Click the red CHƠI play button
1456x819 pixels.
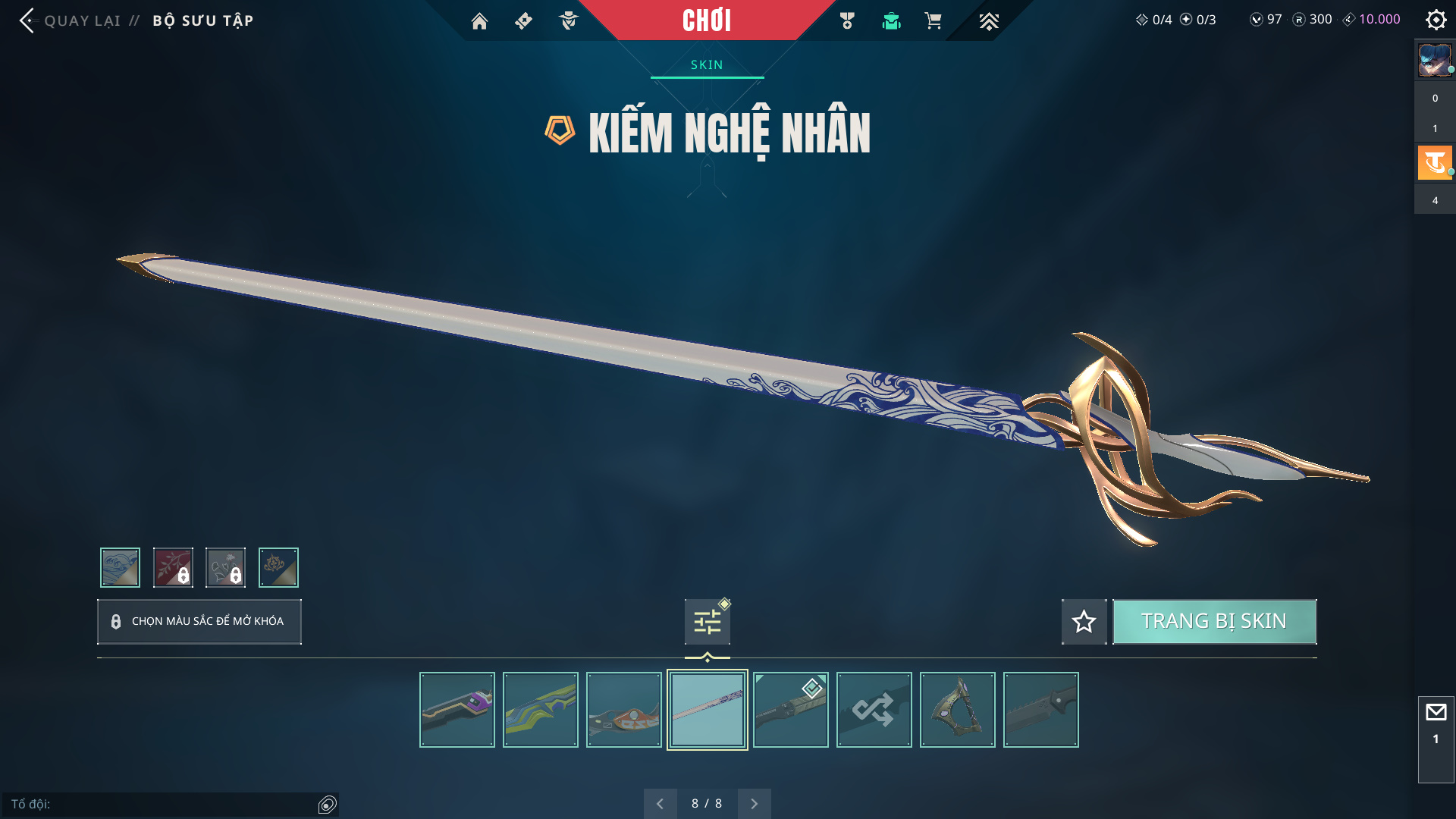707,20
